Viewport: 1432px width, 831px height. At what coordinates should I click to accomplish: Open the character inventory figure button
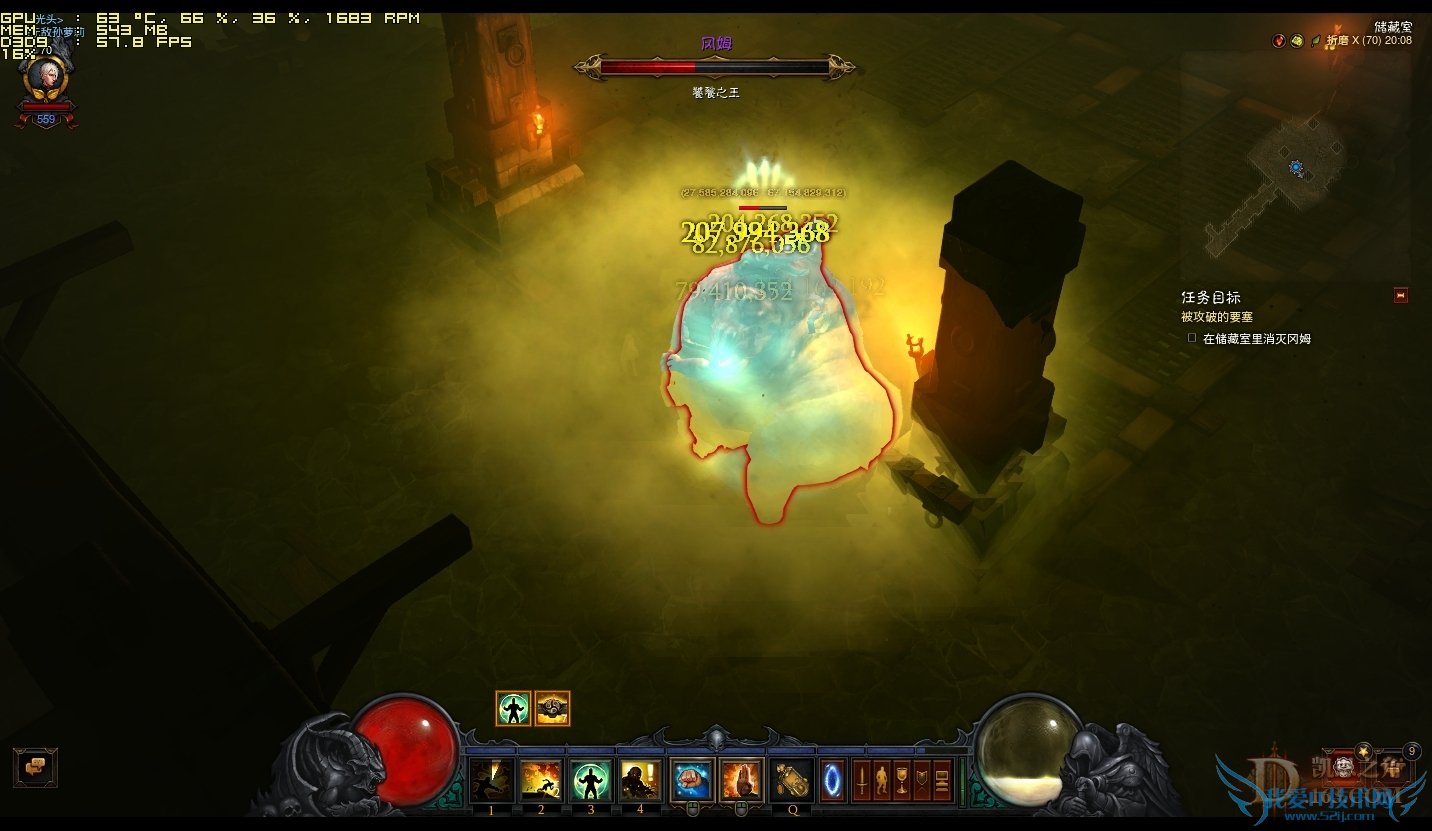[x=882, y=780]
